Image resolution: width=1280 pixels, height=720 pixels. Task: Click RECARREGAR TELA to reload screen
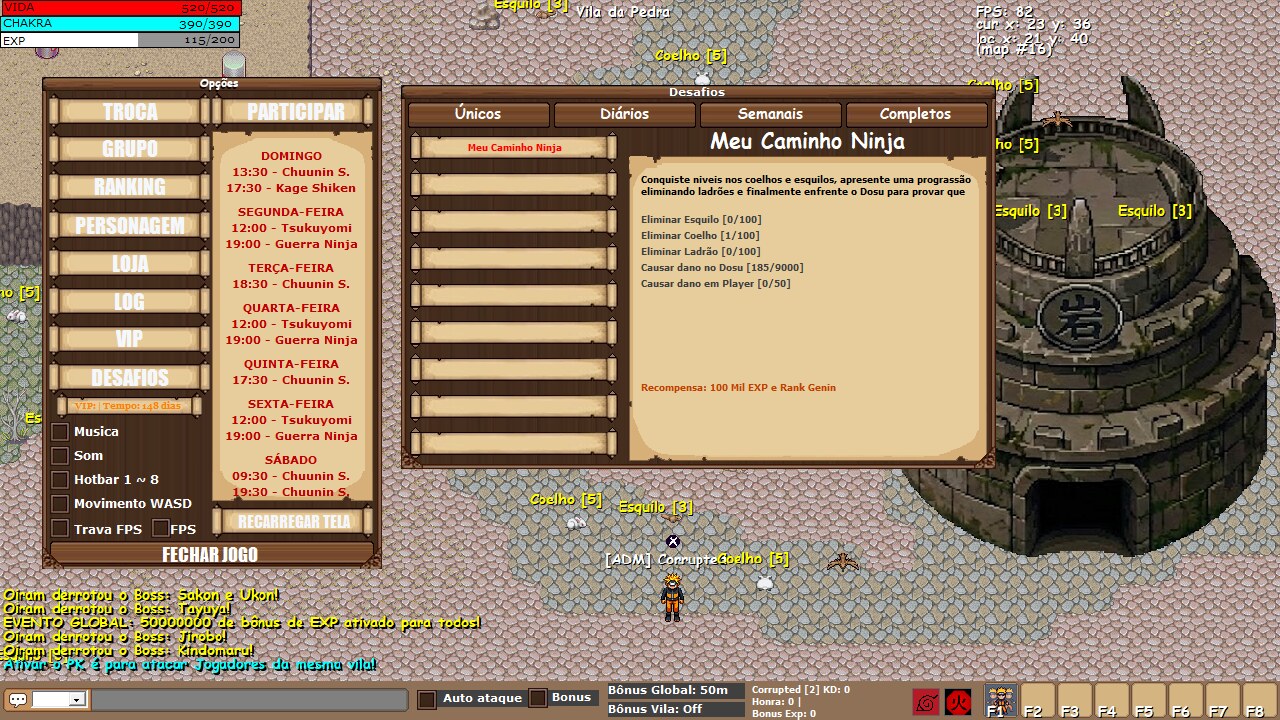tap(294, 521)
